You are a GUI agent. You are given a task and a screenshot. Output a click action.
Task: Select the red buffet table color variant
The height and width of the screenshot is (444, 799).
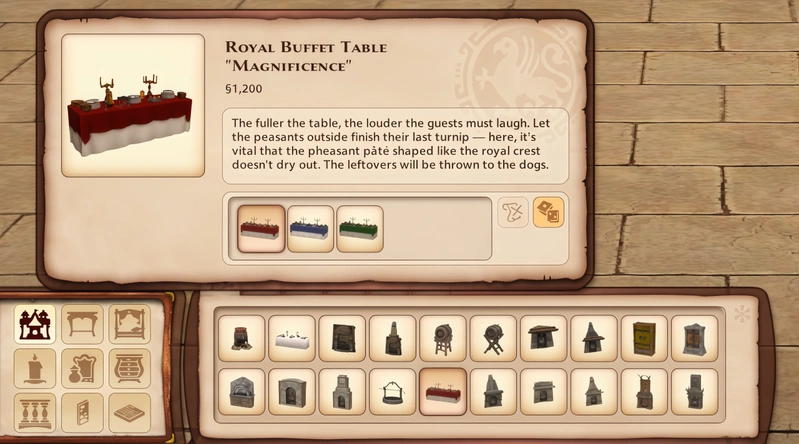[x=262, y=229]
